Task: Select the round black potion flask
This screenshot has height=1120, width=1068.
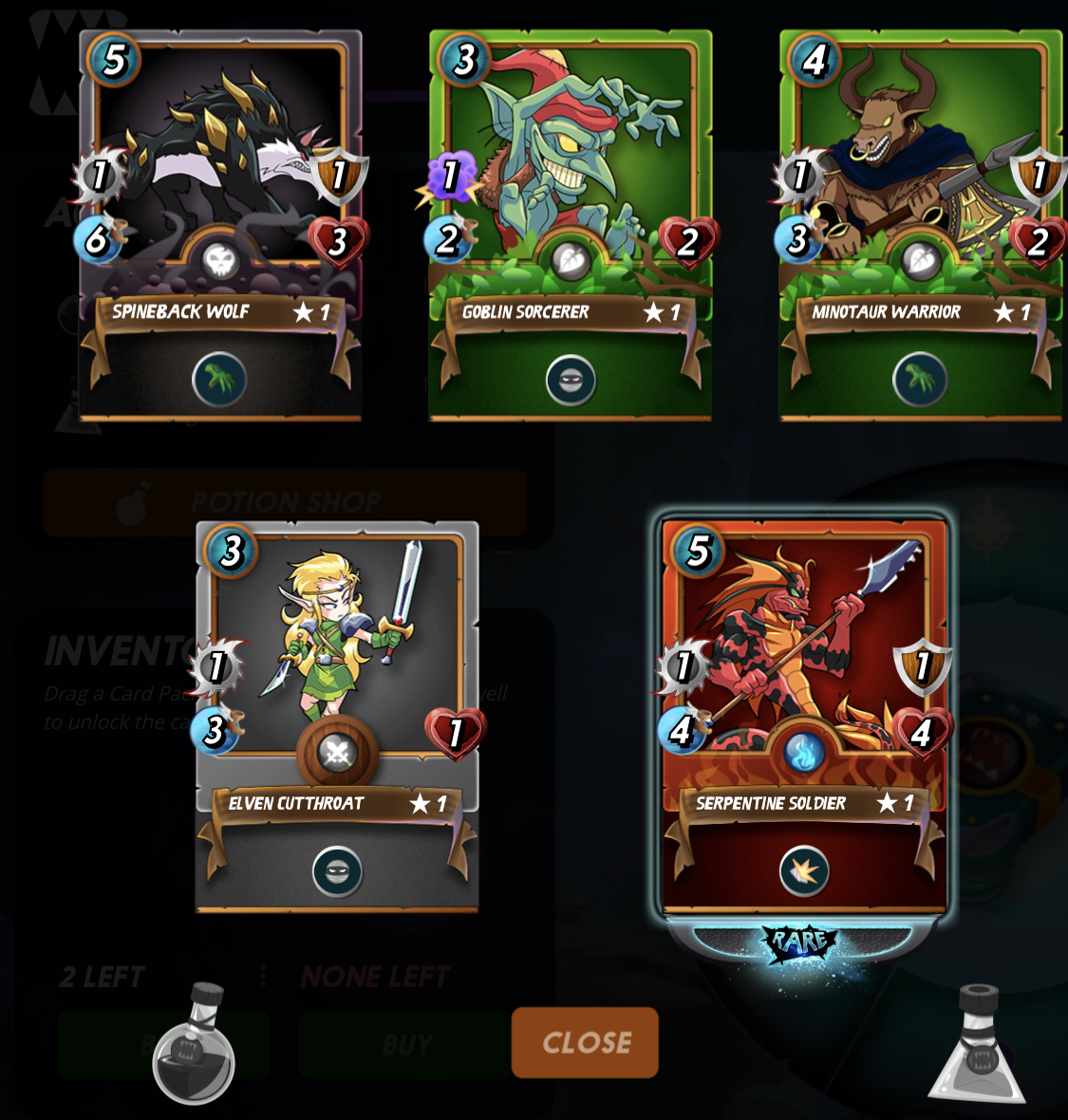Action: click(x=194, y=1046)
